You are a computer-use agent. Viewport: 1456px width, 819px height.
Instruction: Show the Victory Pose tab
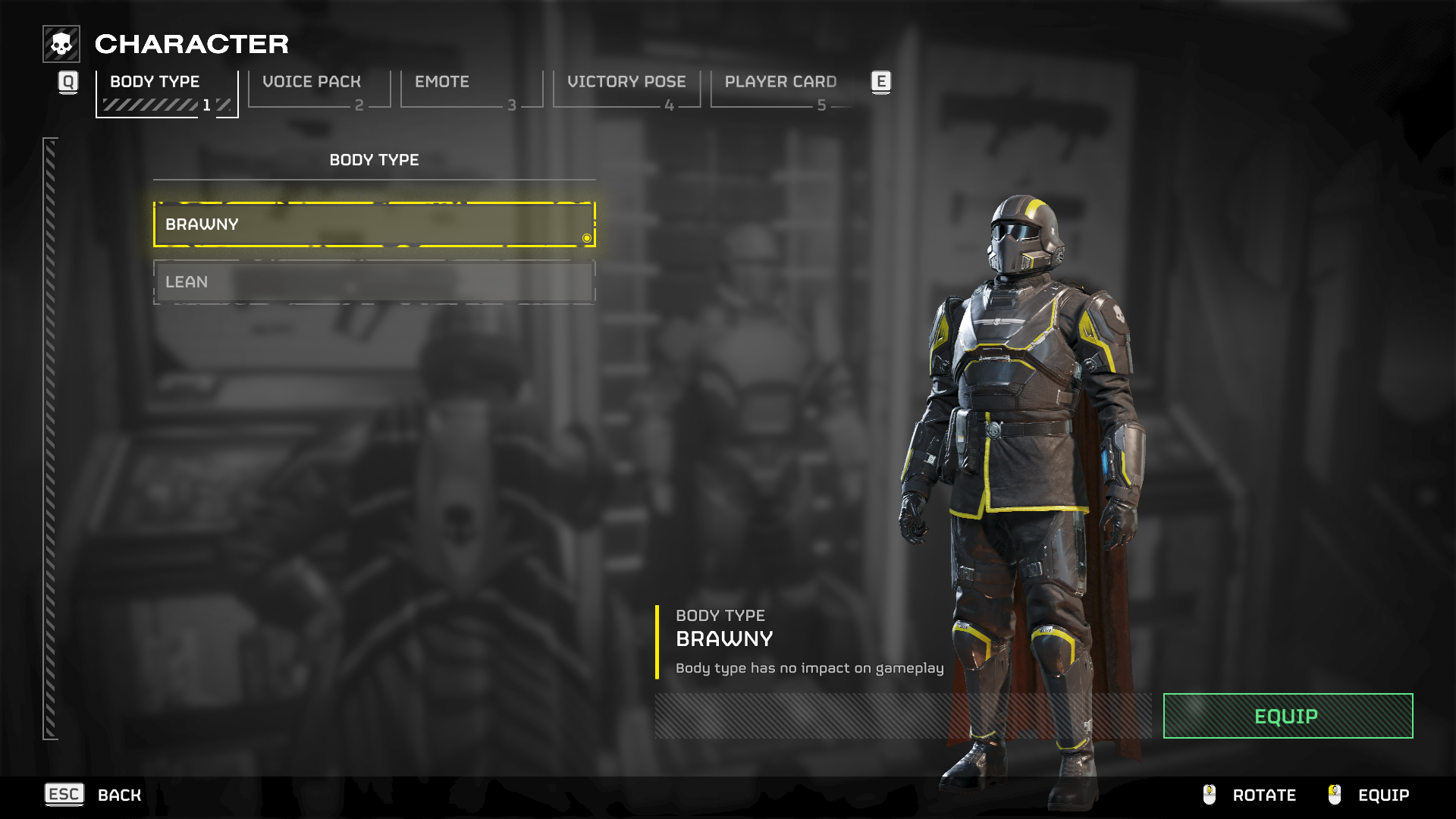tap(626, 89)
